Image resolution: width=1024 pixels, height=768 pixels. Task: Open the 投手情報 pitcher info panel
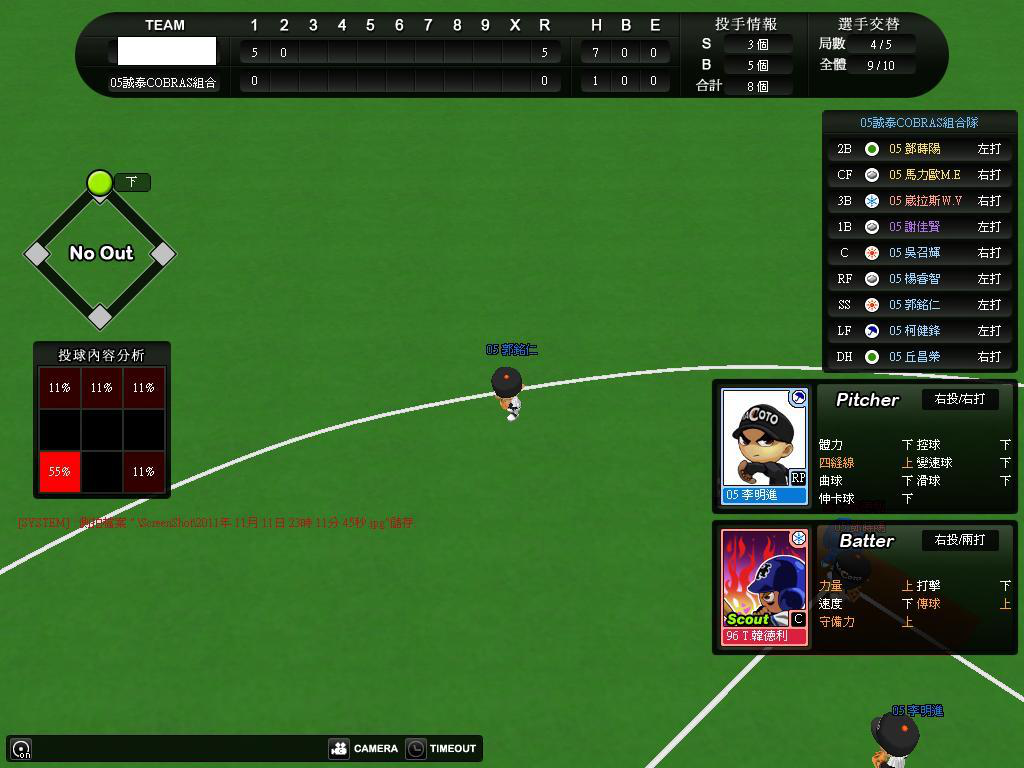coord(746,24)
